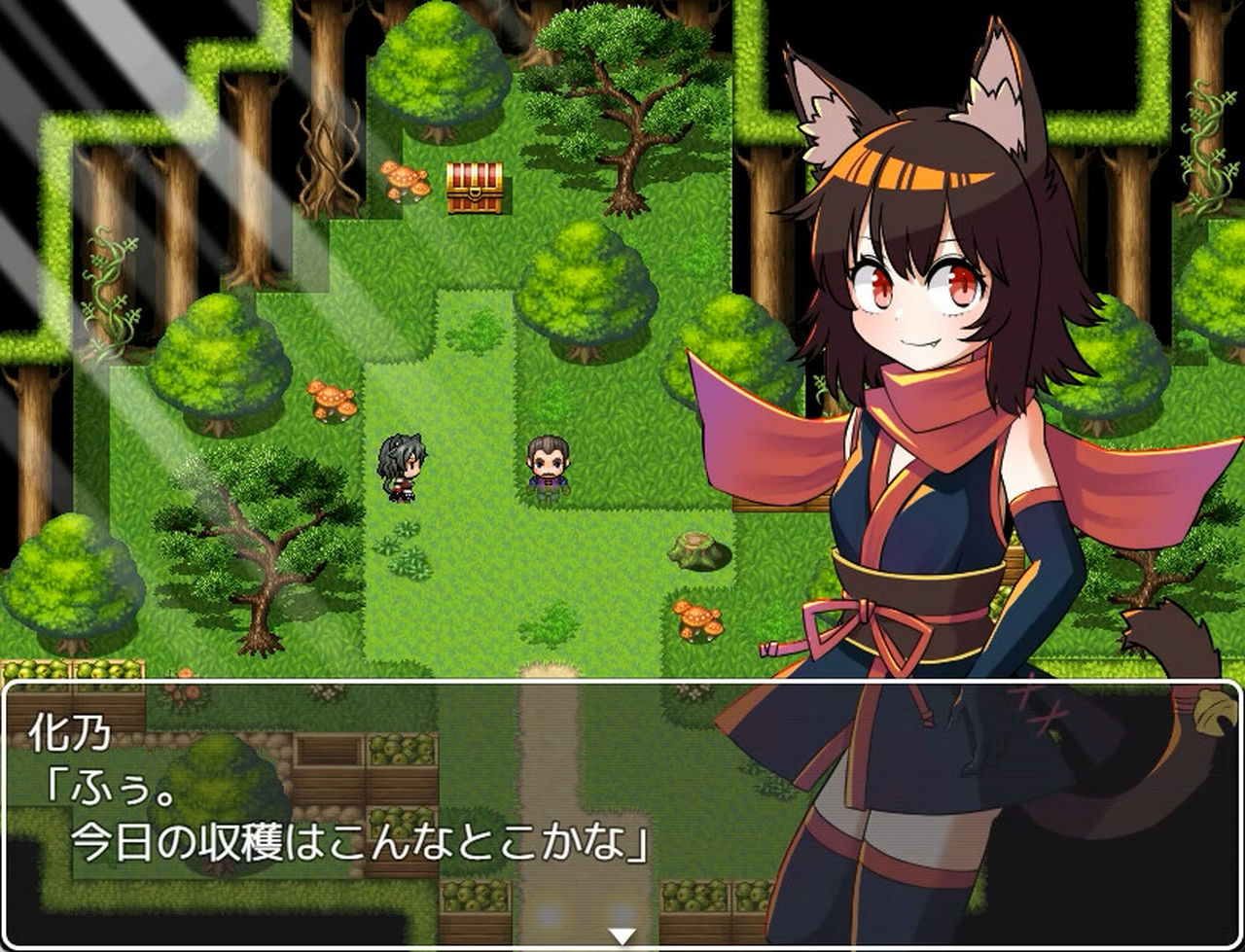
Task: Select the villager NPC on the path
Action: 550,465
